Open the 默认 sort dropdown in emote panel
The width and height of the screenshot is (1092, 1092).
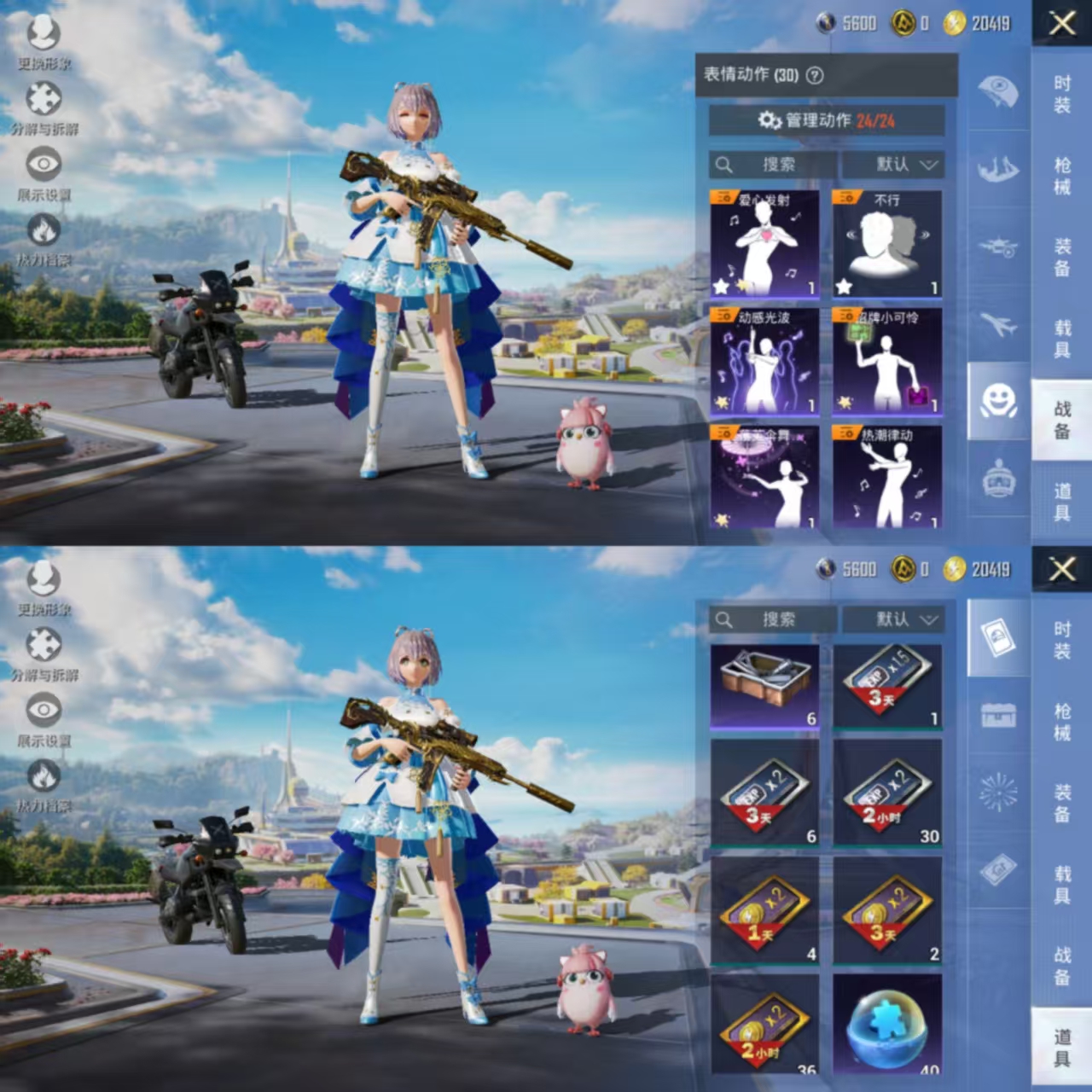(x=894, y=165)
